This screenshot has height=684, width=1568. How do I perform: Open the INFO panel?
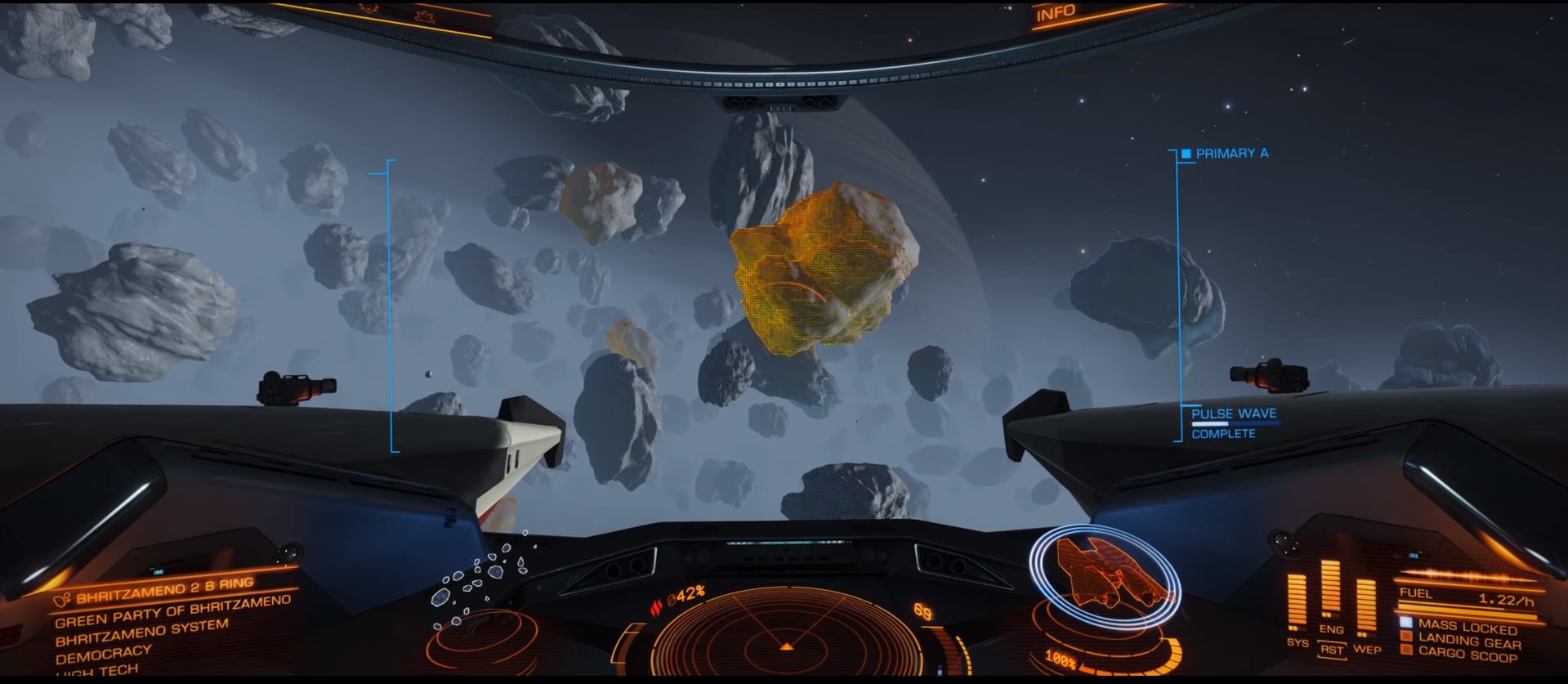coord(1057,11)
